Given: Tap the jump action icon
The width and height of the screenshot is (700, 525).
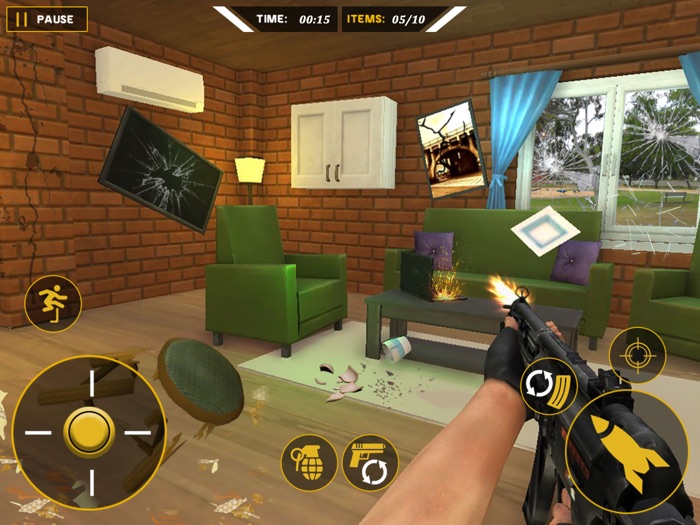Looking at the screenshot, I should coord(52,303).
